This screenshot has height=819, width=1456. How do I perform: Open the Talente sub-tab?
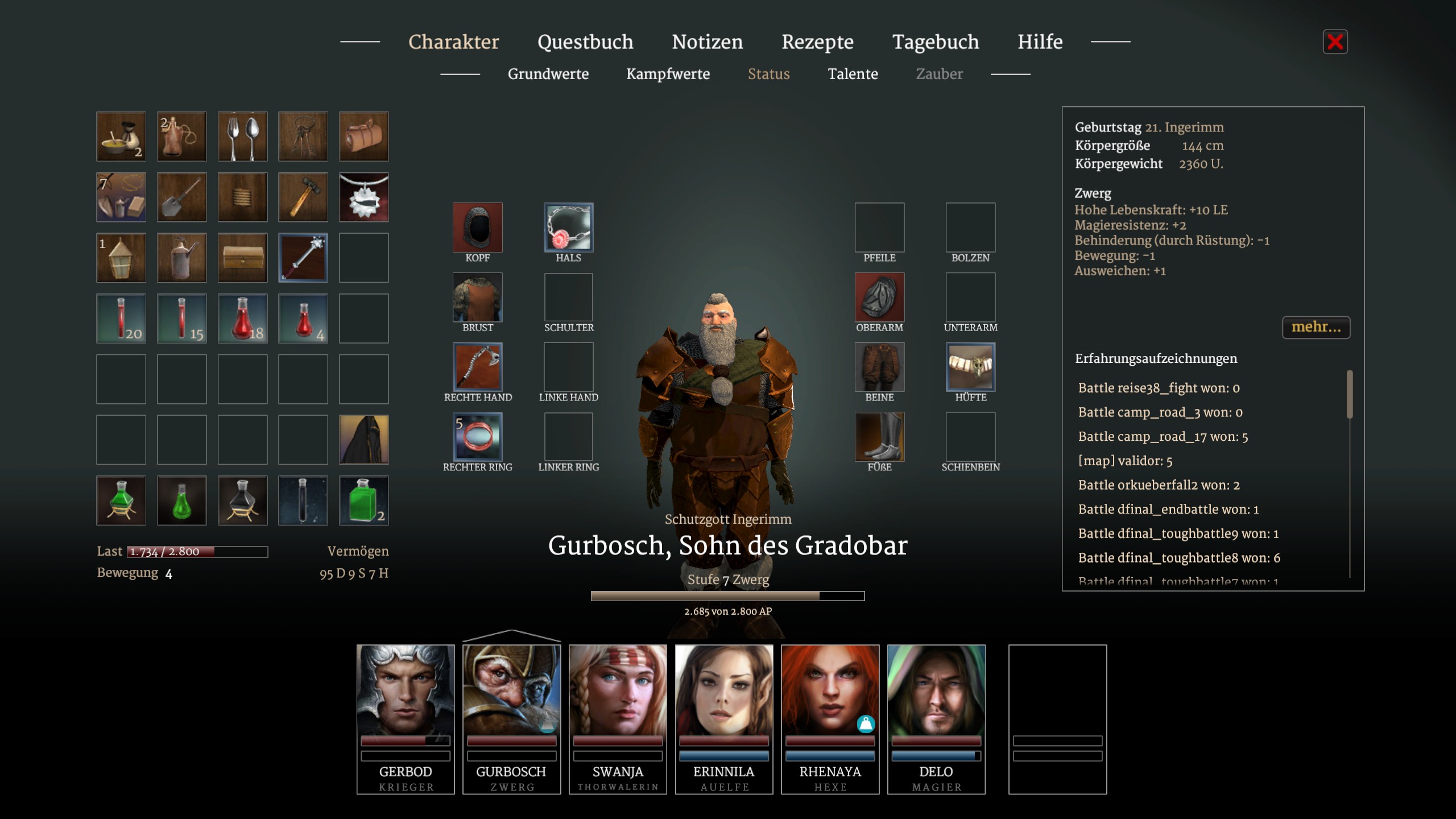tap(853, 74)
